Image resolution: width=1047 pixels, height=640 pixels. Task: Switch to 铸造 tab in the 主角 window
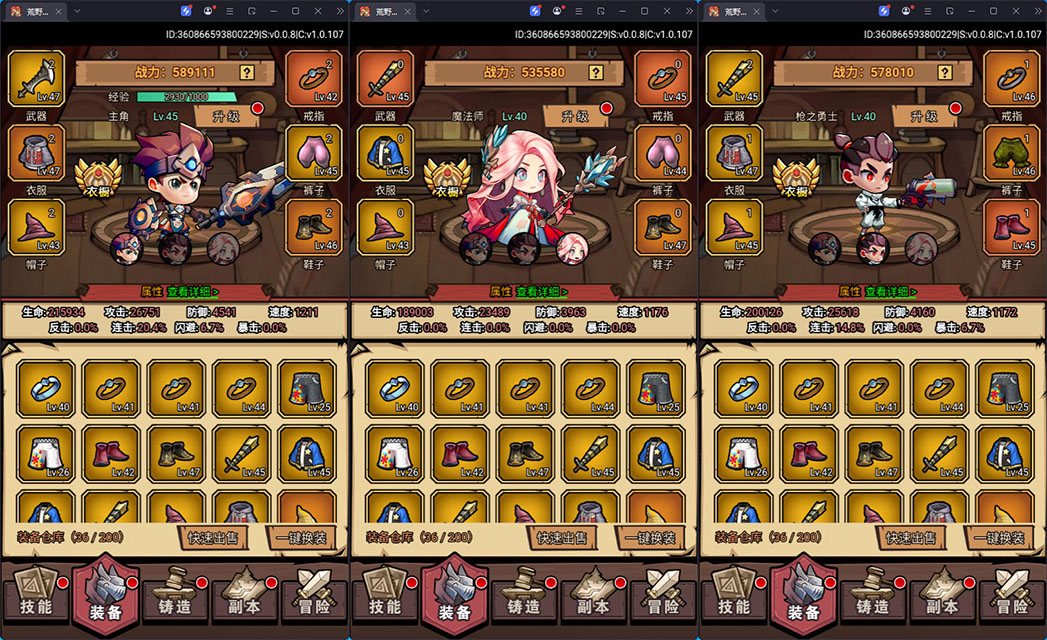tap(174, 597)
